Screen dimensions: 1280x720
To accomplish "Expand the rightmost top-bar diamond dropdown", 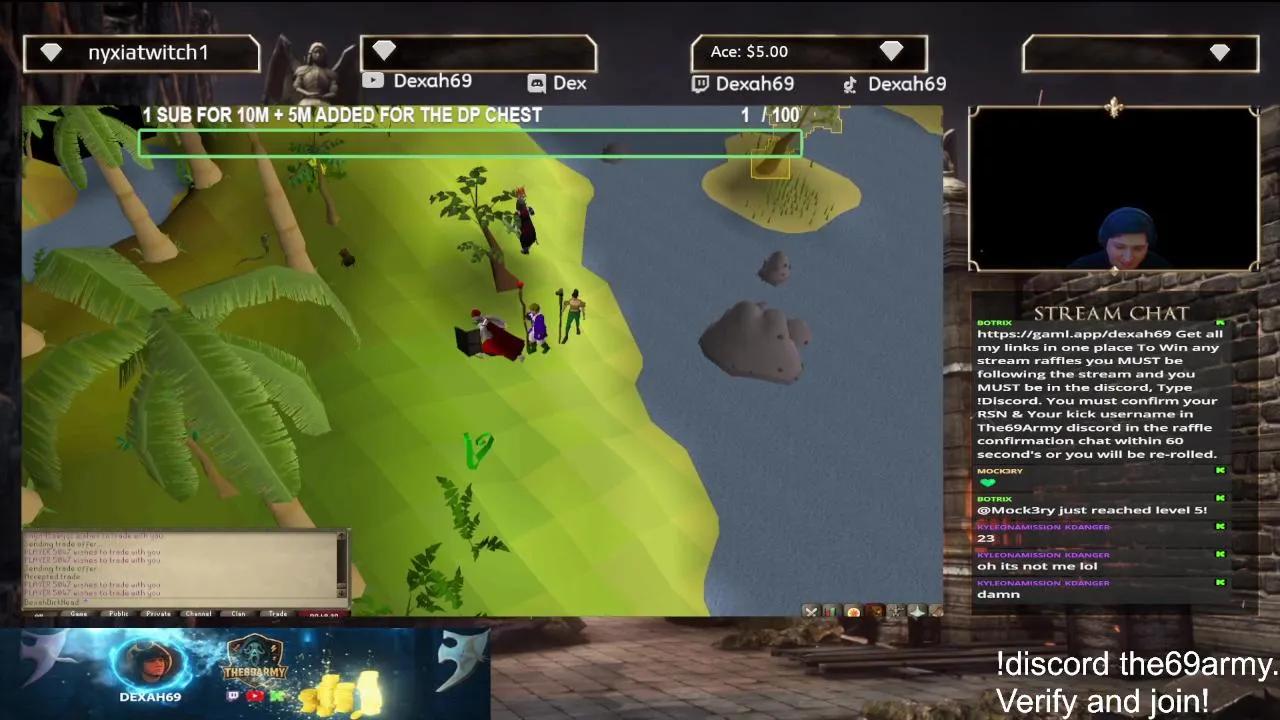I will tap(1219, 52).
